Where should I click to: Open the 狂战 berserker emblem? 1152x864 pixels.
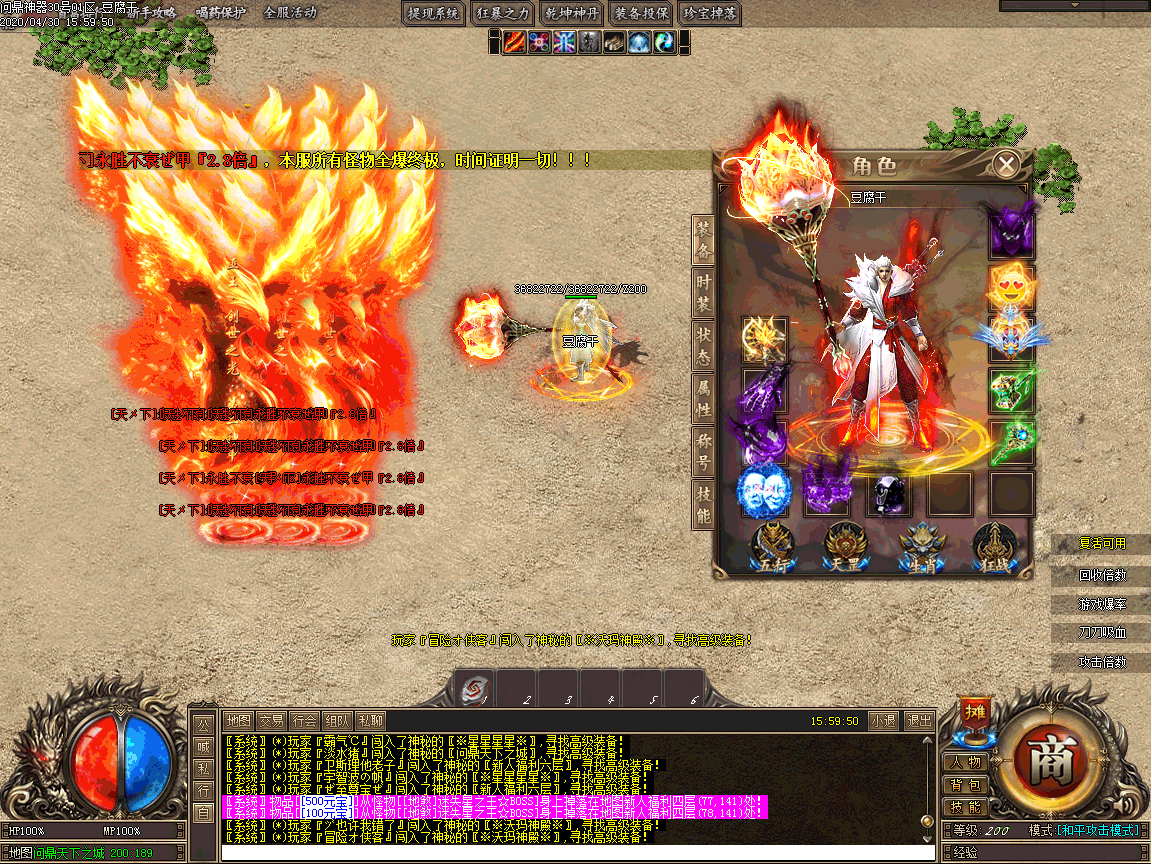[x=996, y=548]
